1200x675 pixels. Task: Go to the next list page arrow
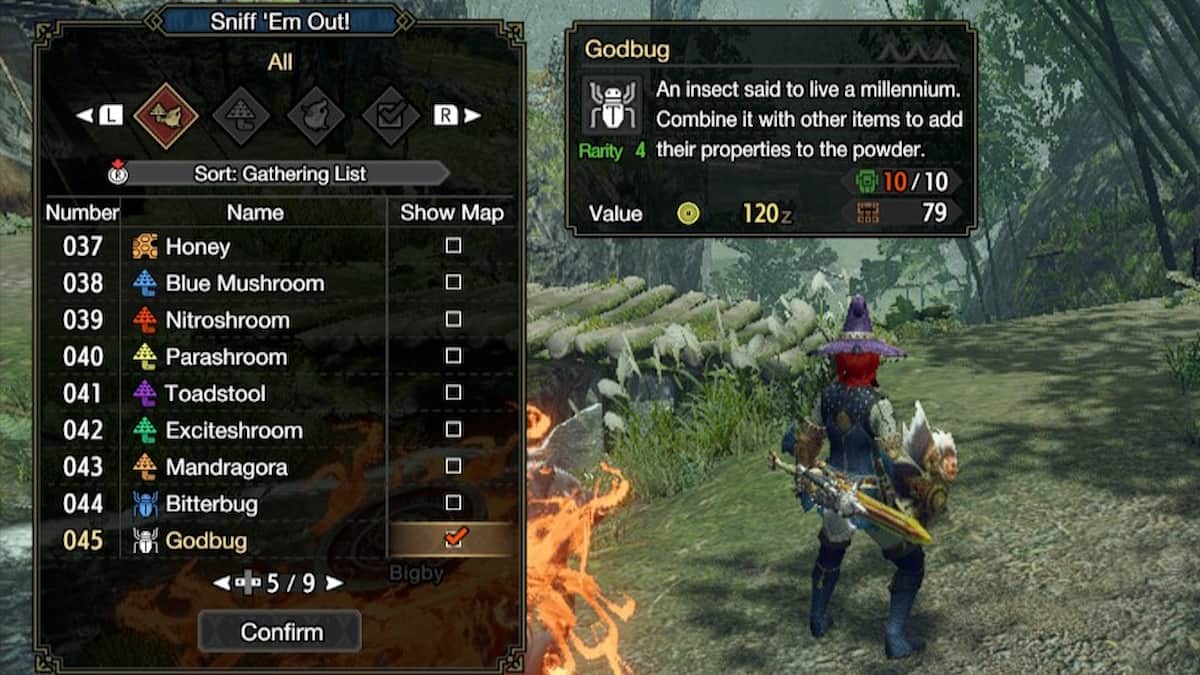tap(334, 583)
